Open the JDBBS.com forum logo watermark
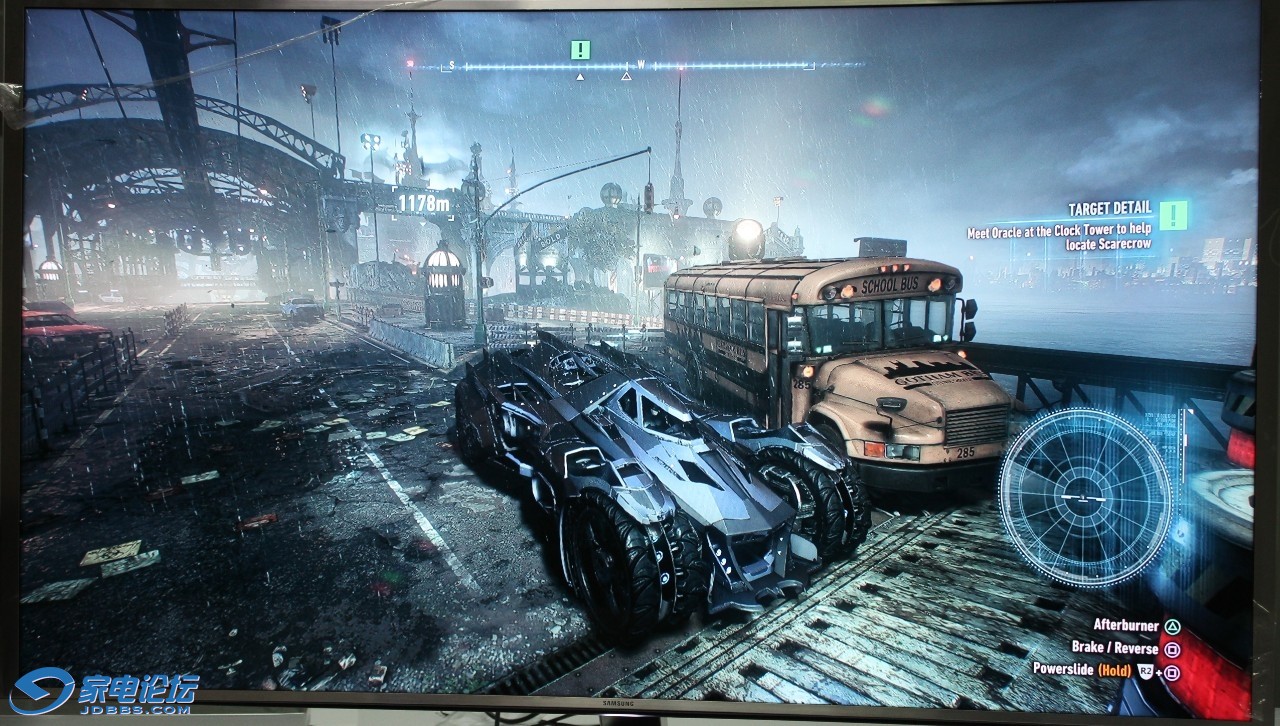Viewport: 1280px width, 726px height. (x=104, y=692)
